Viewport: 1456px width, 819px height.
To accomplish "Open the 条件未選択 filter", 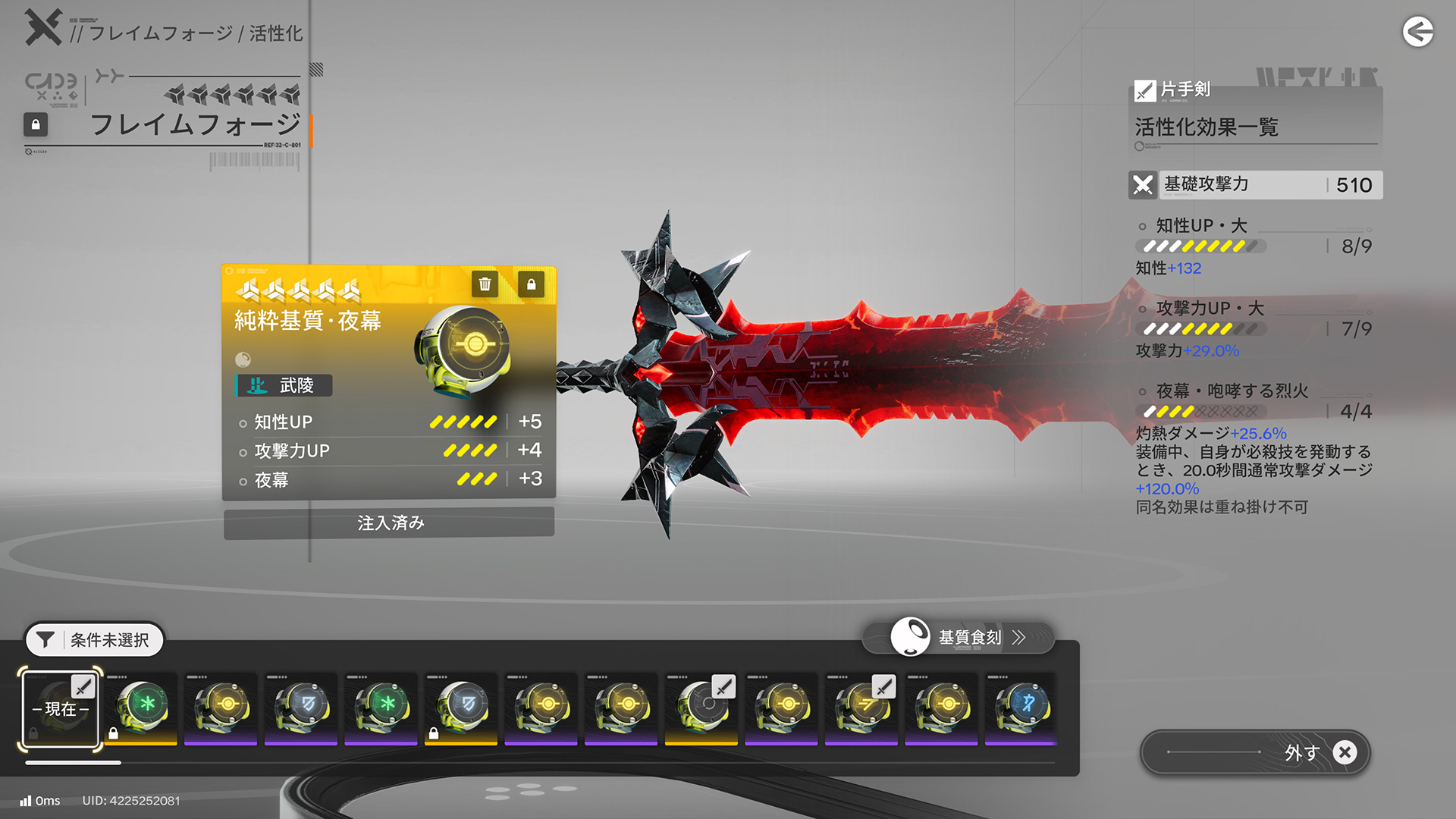I will click(95, 640).
